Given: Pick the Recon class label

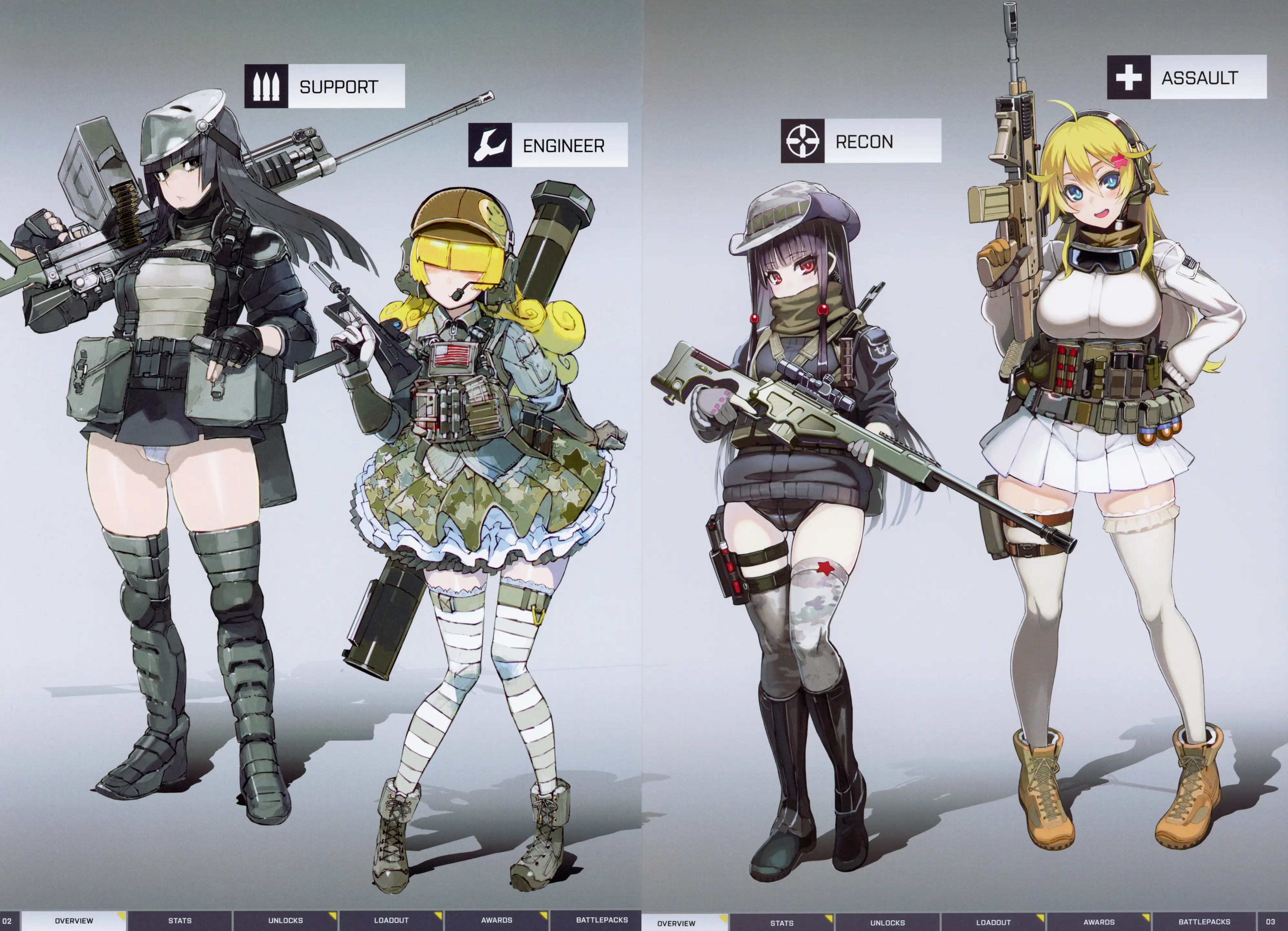Looking at the screenshot, I should point(864,141).
